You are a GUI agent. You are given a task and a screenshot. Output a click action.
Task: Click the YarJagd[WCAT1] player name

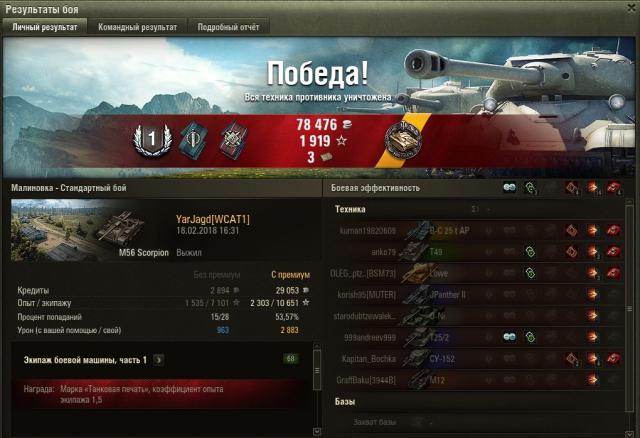[x=212, y=219]
